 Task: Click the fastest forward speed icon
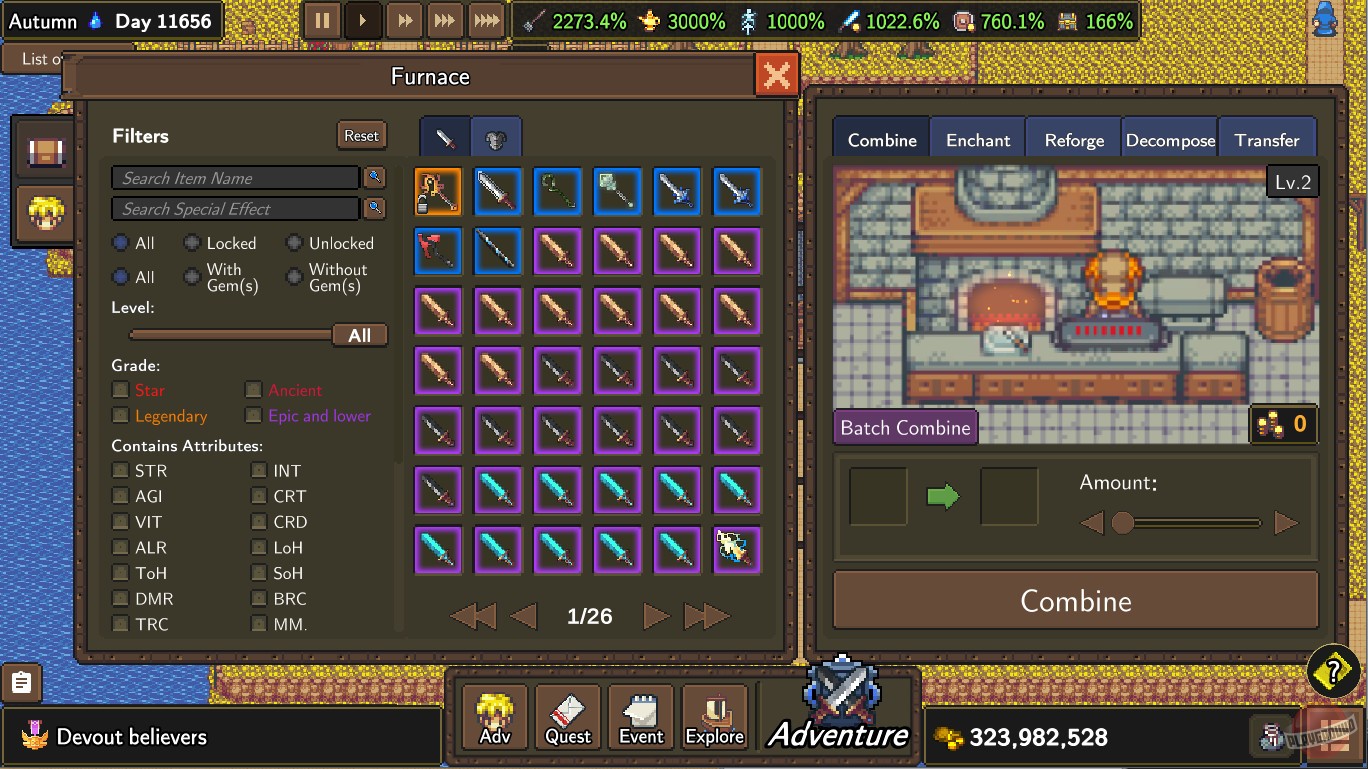(x=485, y=19)
